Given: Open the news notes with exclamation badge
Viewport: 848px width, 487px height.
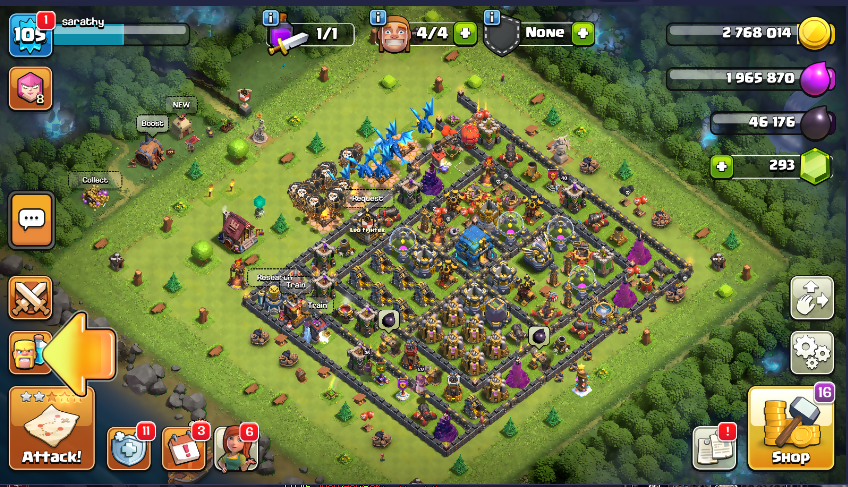Looking at the screenshot, I should (715, 448).
